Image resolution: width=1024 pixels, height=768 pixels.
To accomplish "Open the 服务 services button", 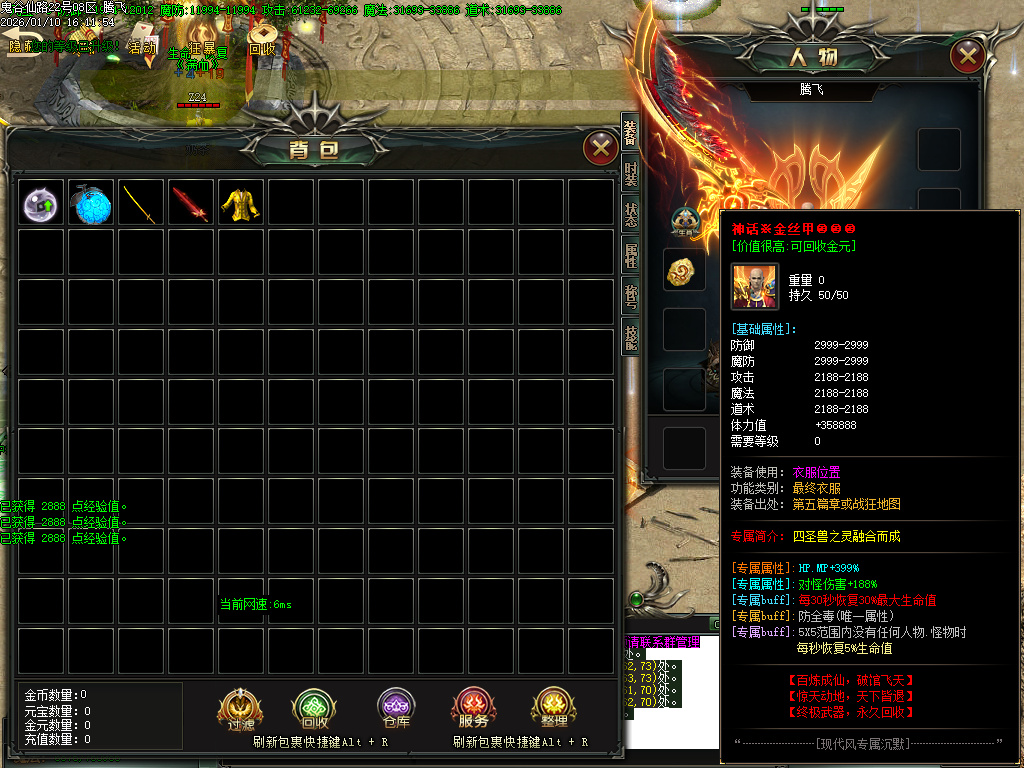I will (x=473, y=709).
